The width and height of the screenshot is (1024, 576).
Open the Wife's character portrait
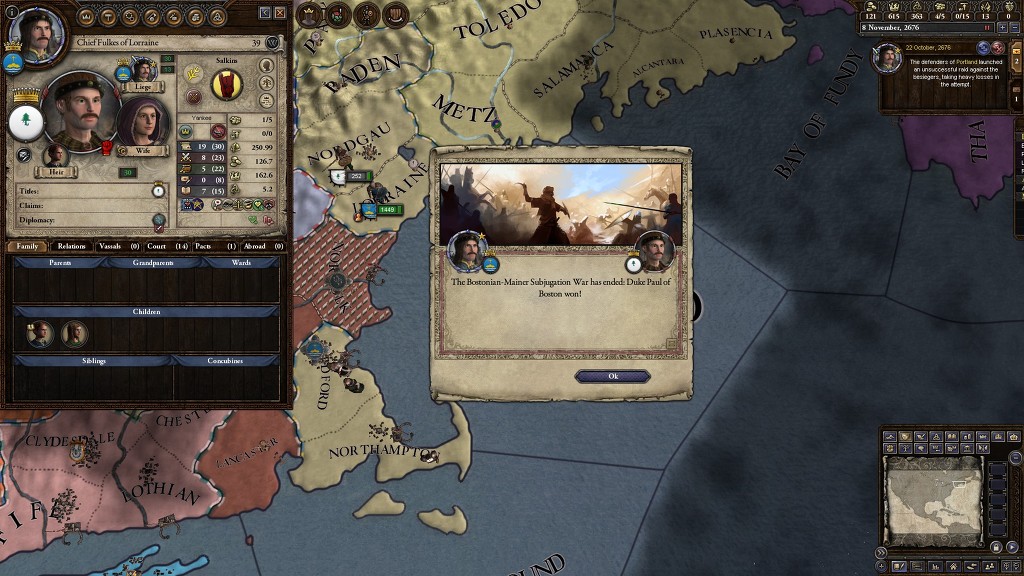[143, 125]
